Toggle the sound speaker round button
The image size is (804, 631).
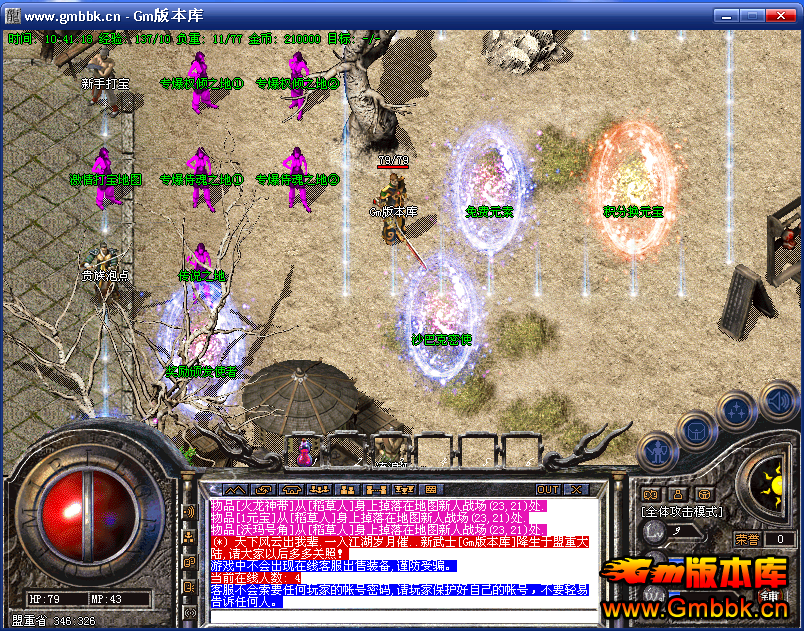[x=778, y=402]
